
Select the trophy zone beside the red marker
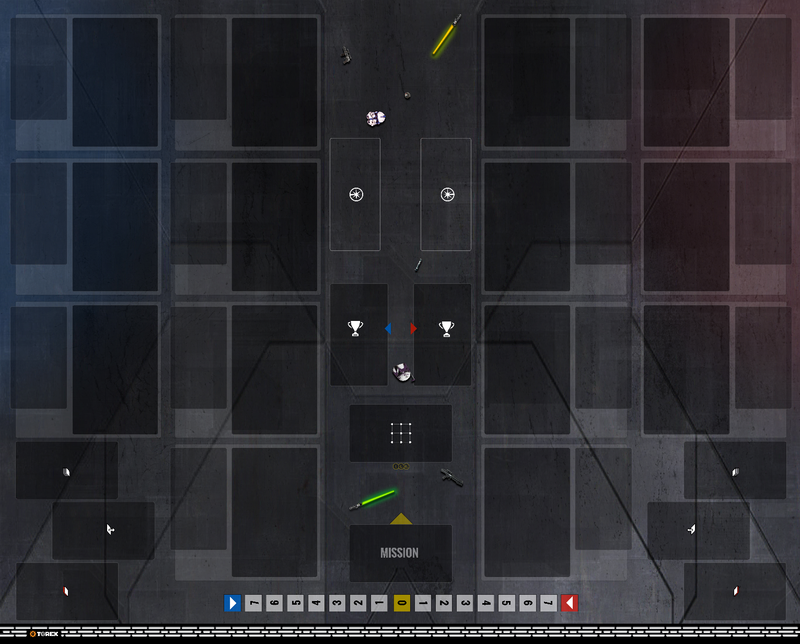443,333
